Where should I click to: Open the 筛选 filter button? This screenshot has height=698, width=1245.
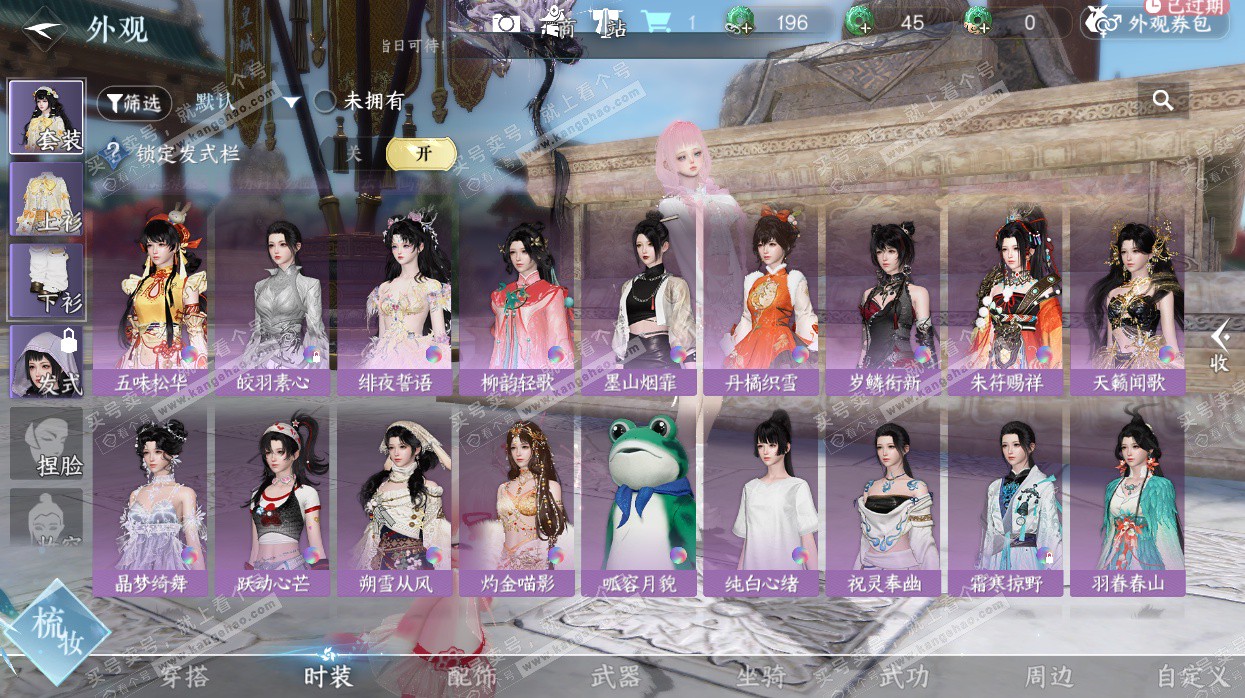click(x=134, y=103)
